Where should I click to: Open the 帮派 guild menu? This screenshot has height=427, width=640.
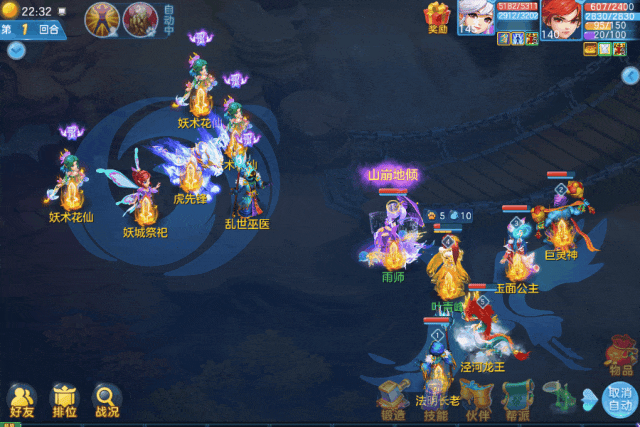point(517,398)
